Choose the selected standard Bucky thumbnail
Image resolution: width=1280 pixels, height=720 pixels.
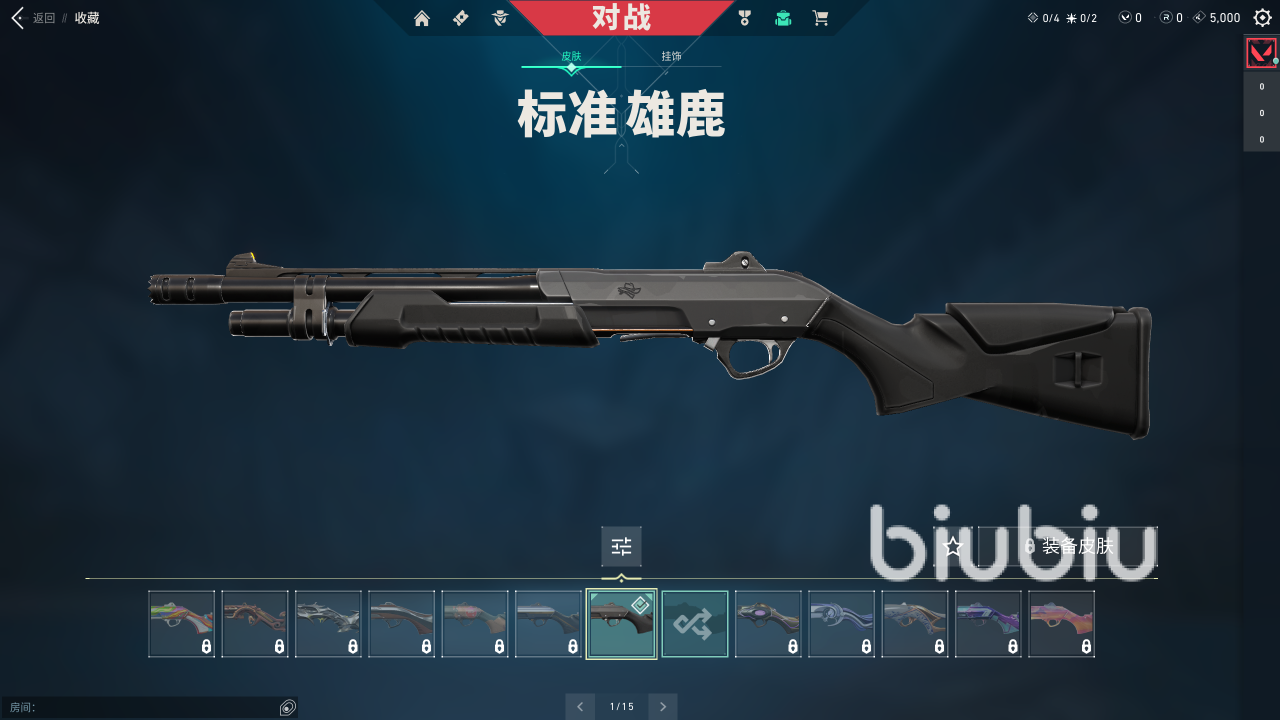(621, 624)
